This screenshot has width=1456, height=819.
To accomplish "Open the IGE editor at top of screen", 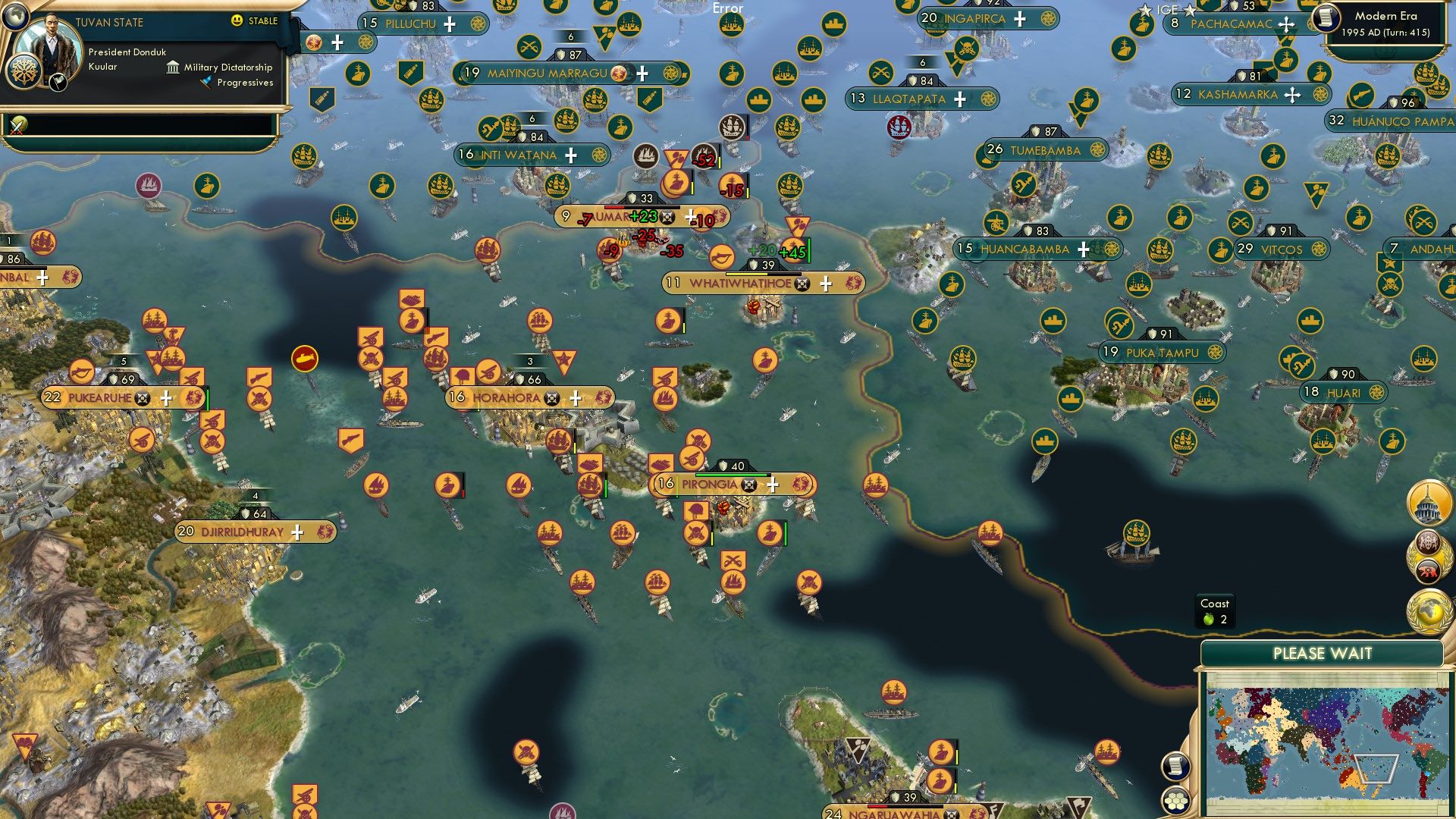I will point(1166,10).
